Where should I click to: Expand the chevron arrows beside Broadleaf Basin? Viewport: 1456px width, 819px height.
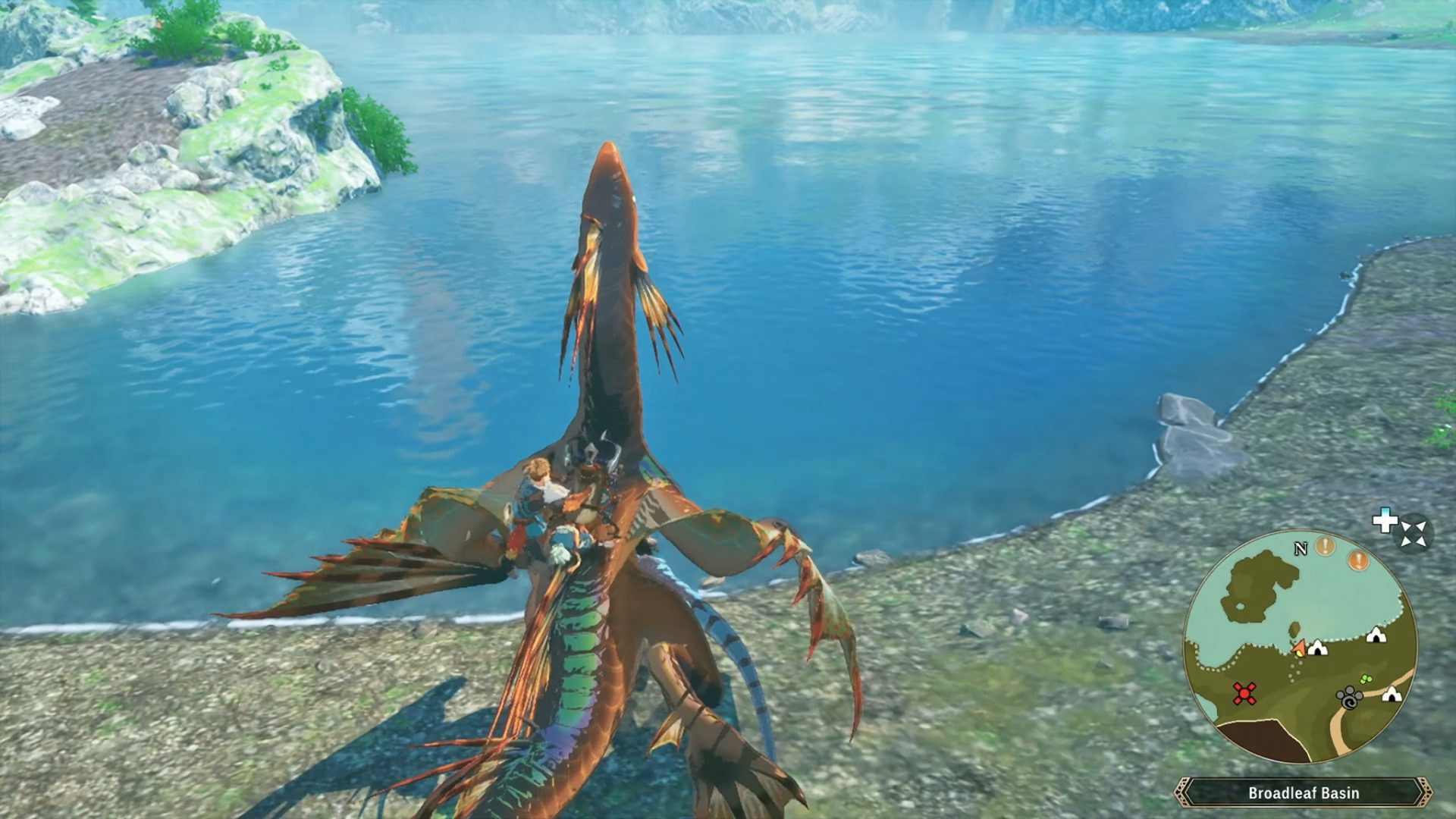pyautogui.click(x=1426, y=792)
